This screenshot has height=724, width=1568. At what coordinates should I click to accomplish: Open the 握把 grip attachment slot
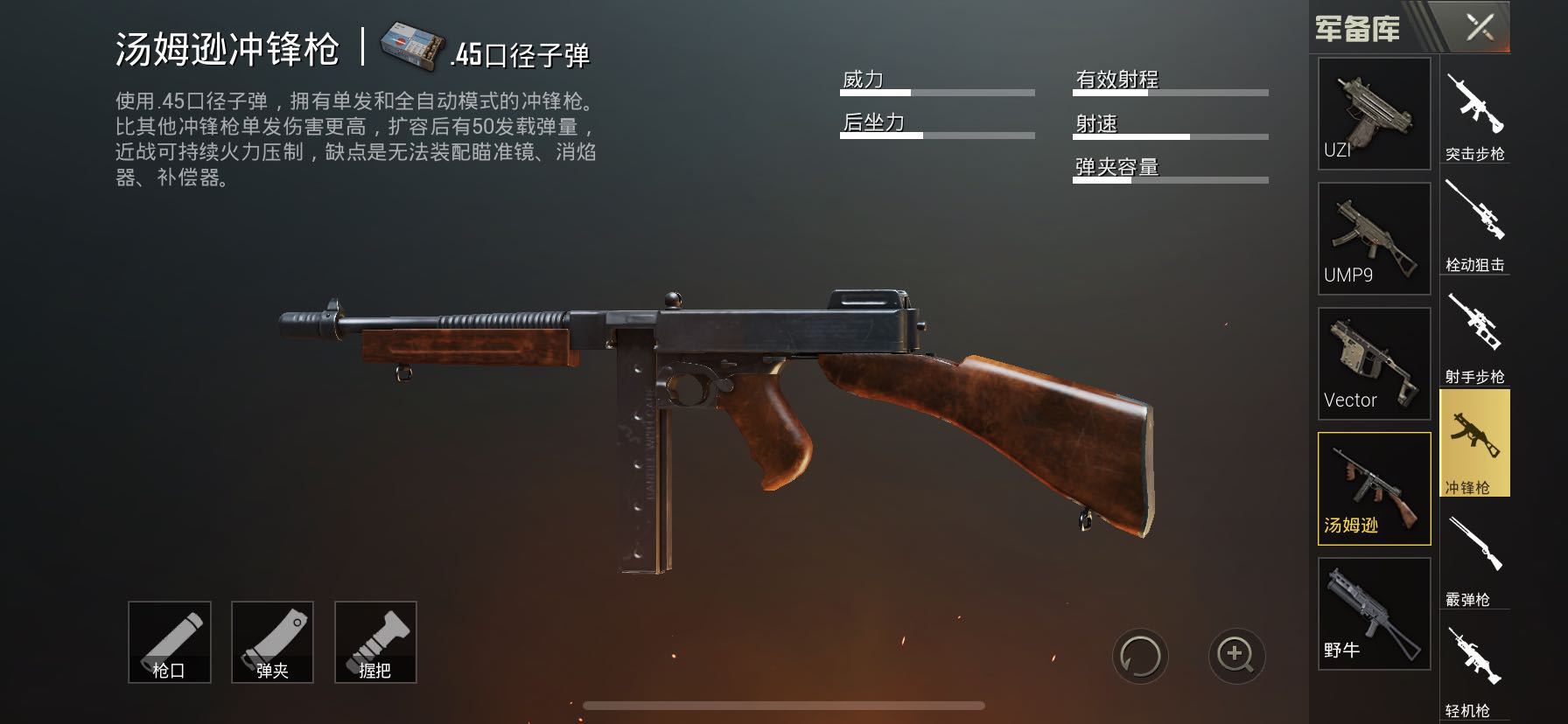coord(375,643)
